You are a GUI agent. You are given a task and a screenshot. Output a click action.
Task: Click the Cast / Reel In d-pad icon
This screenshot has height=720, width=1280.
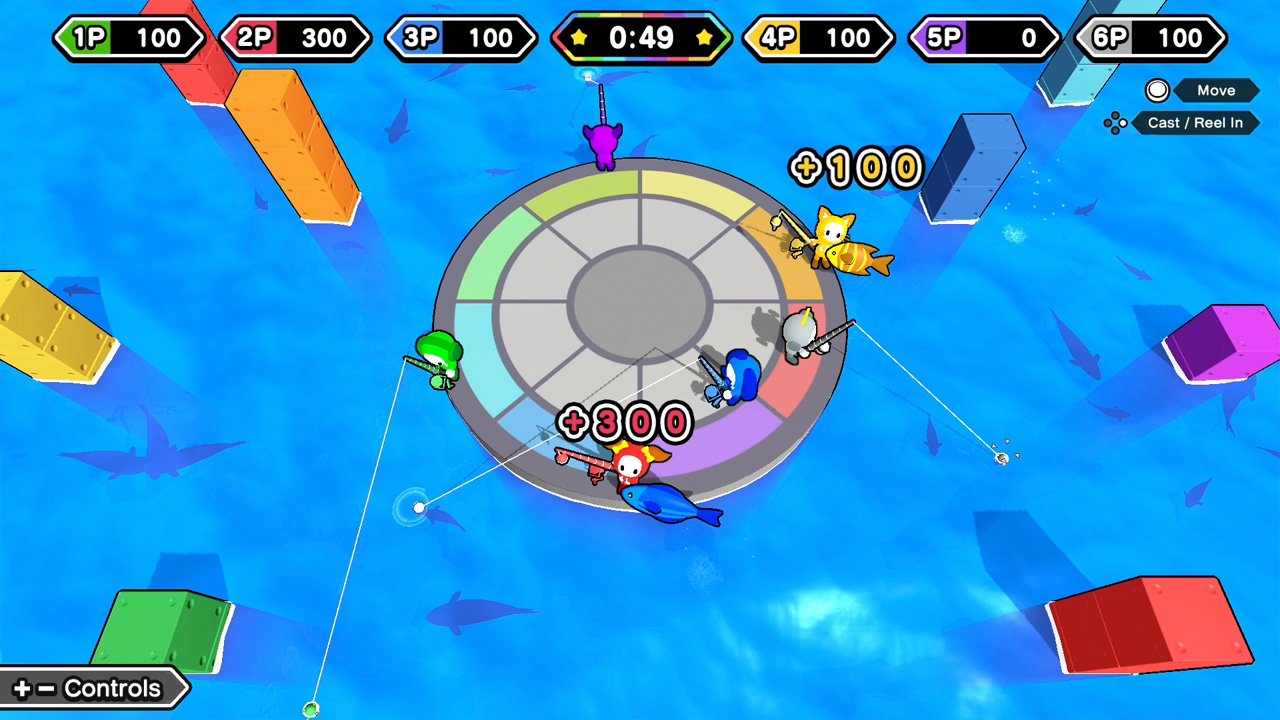[1116, 123]
